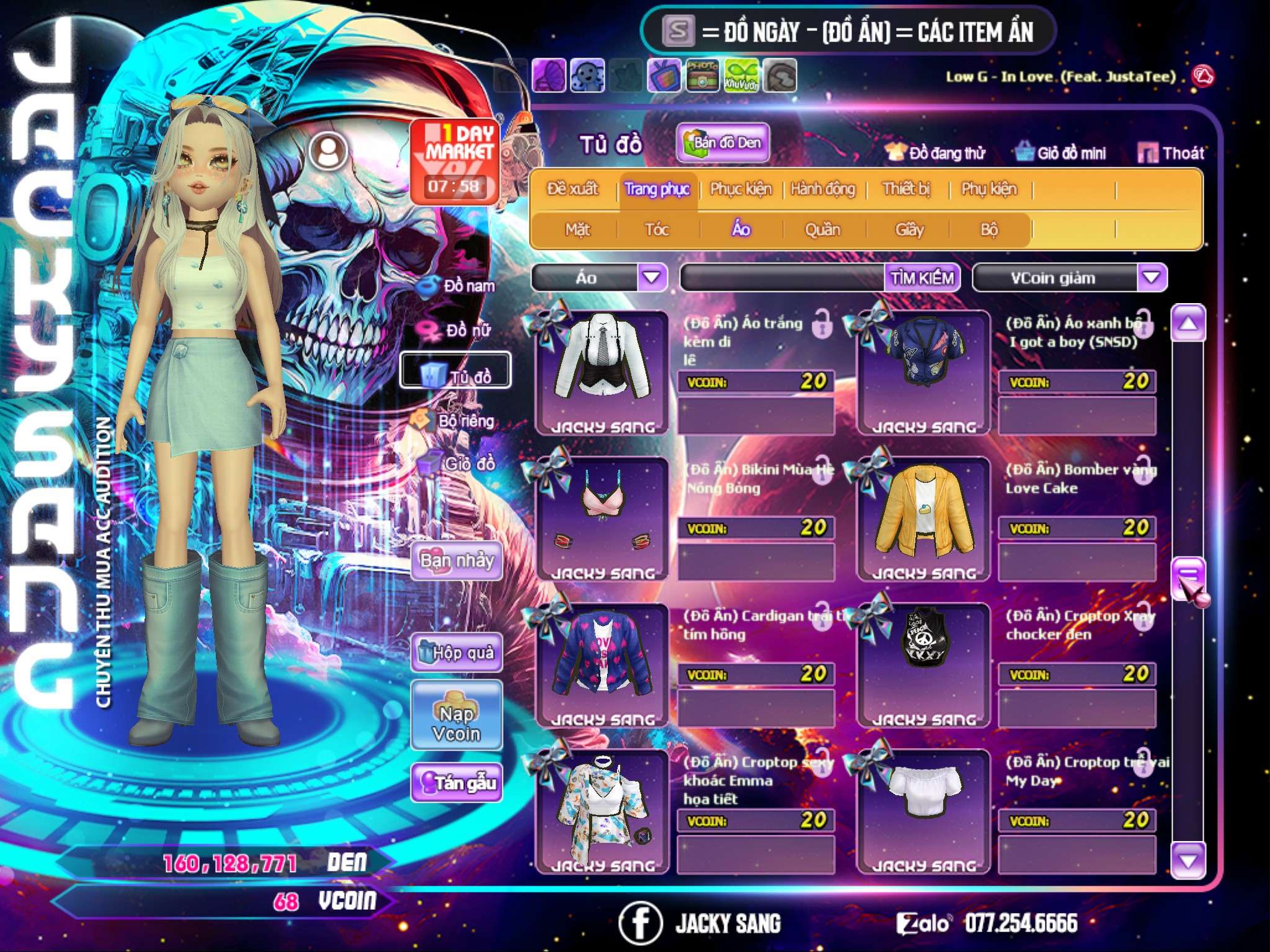
Task: Pick the pink Bikini Mùa Hè top
Action: click(x=602, y=518)
